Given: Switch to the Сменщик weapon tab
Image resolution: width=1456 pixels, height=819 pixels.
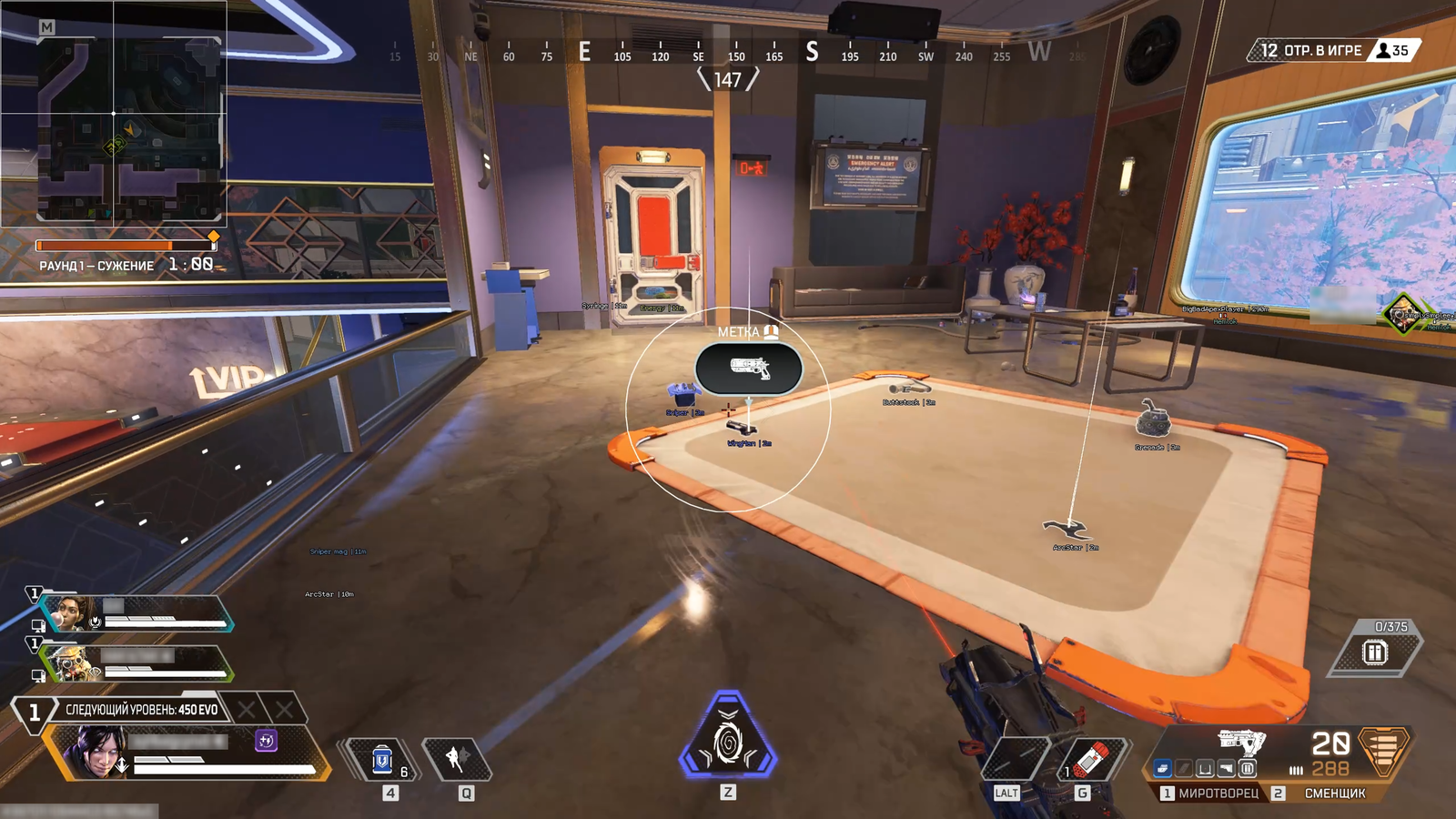Looking at the screenshot, I should 1334,794.
